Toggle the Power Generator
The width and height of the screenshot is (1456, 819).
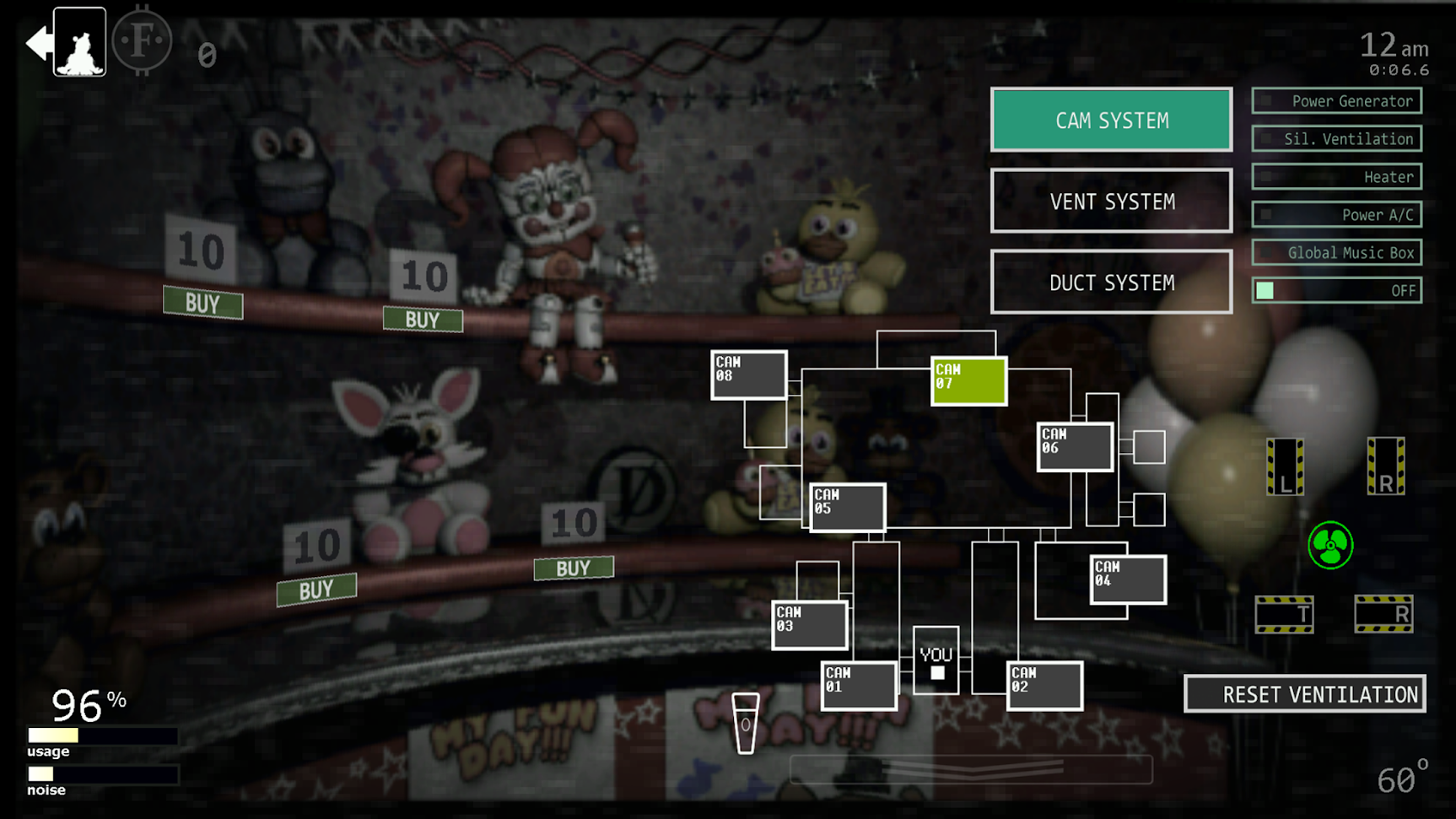(1337, 101)
